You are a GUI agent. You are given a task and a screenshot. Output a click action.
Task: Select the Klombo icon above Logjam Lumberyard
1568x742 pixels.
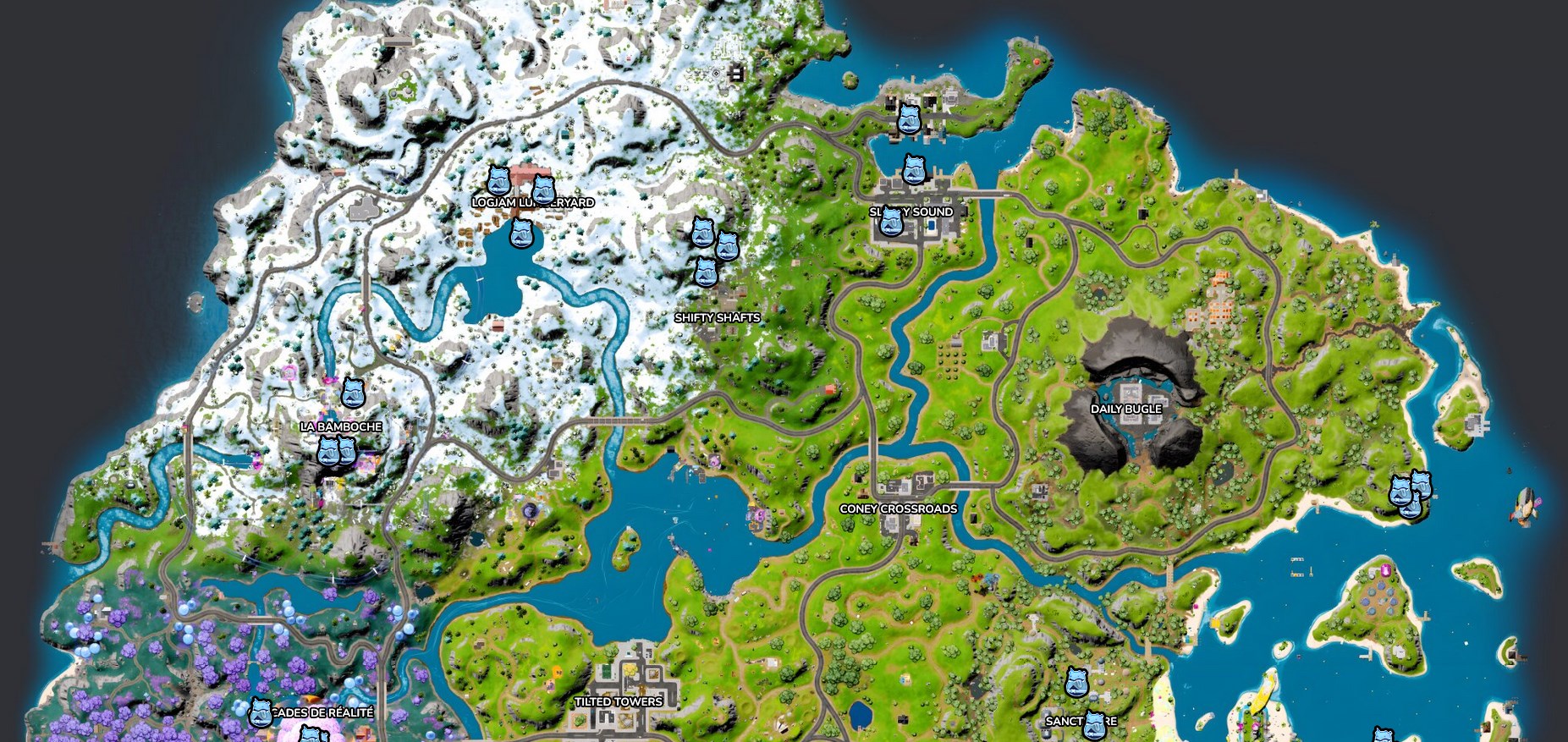[498, 181]
